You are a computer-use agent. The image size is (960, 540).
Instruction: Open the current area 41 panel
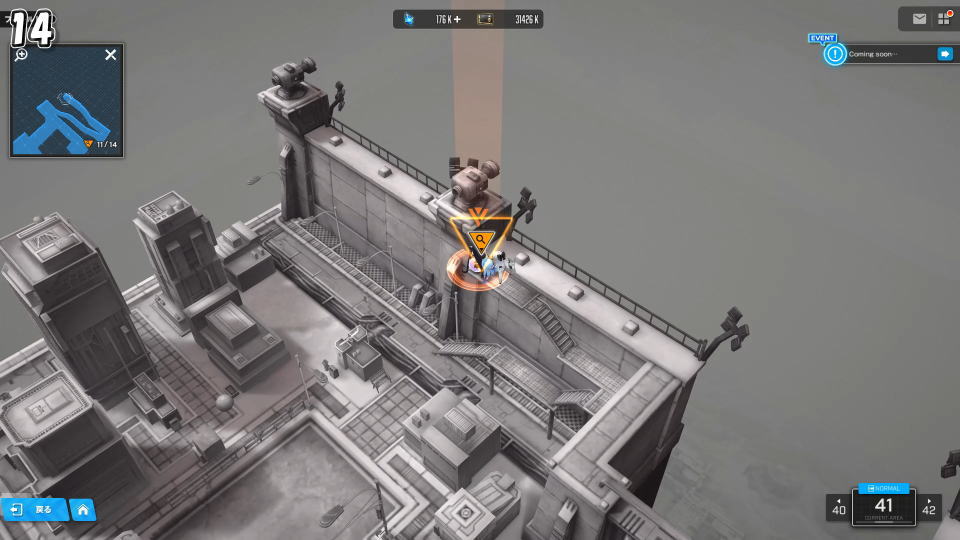point(884,508)
